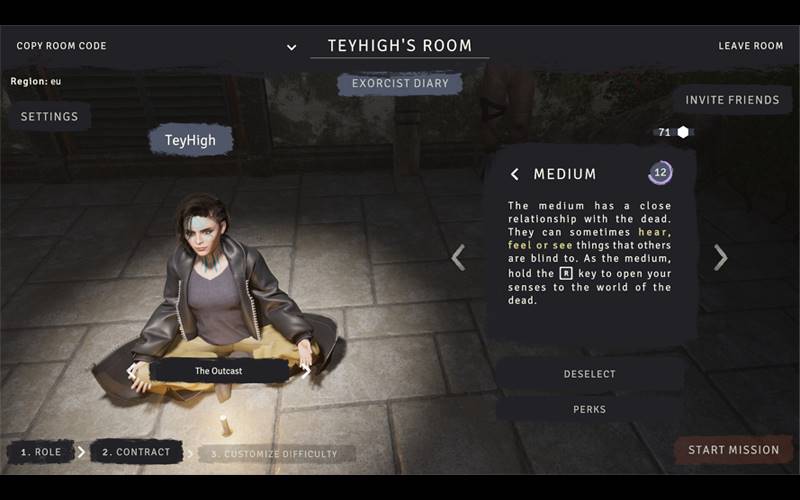This screenshot has height=500, width=800.
Task: Start the mission
Action: [x=733, y=450]
